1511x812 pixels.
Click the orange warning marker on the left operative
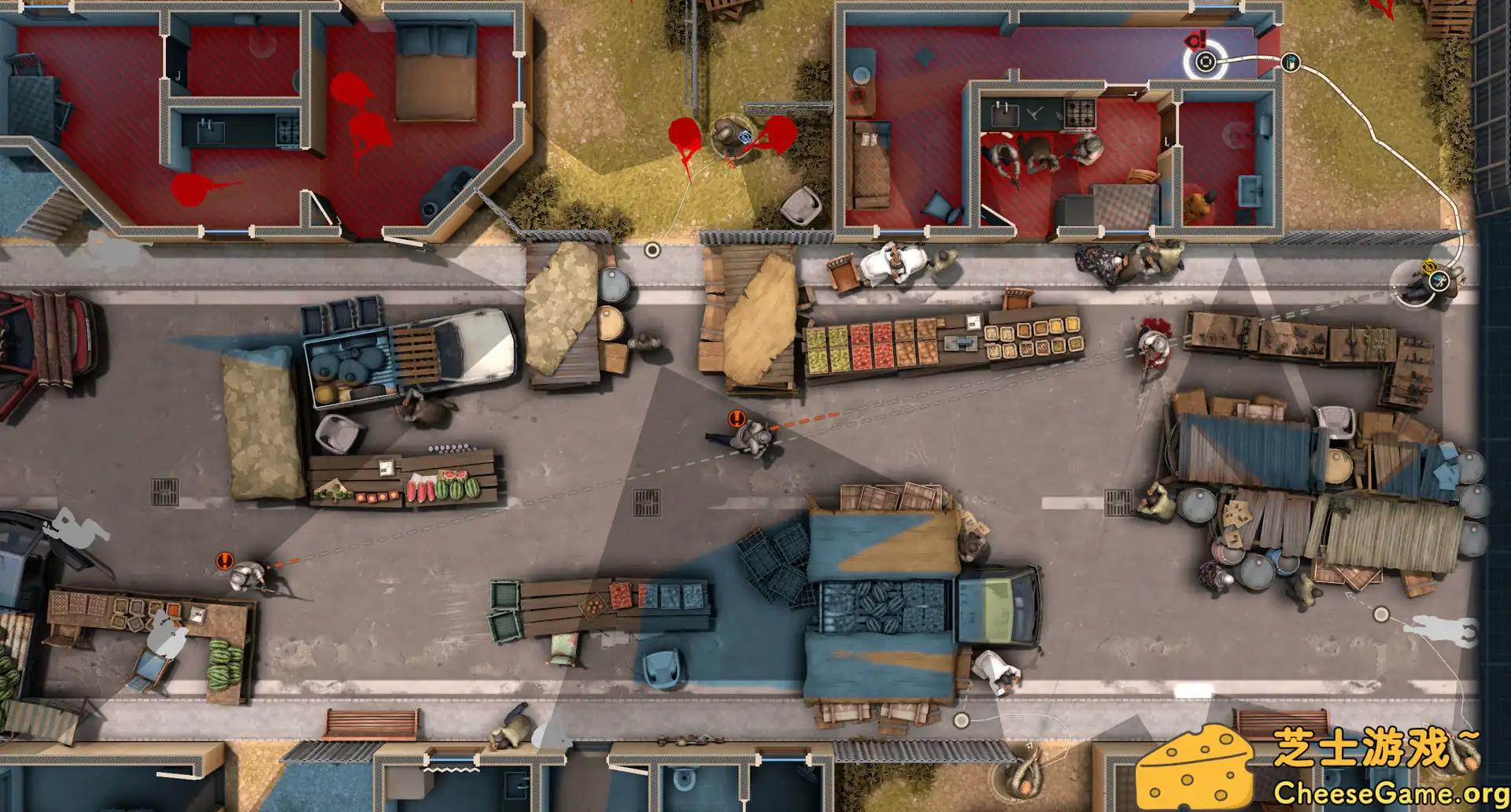tap(225, 559)
